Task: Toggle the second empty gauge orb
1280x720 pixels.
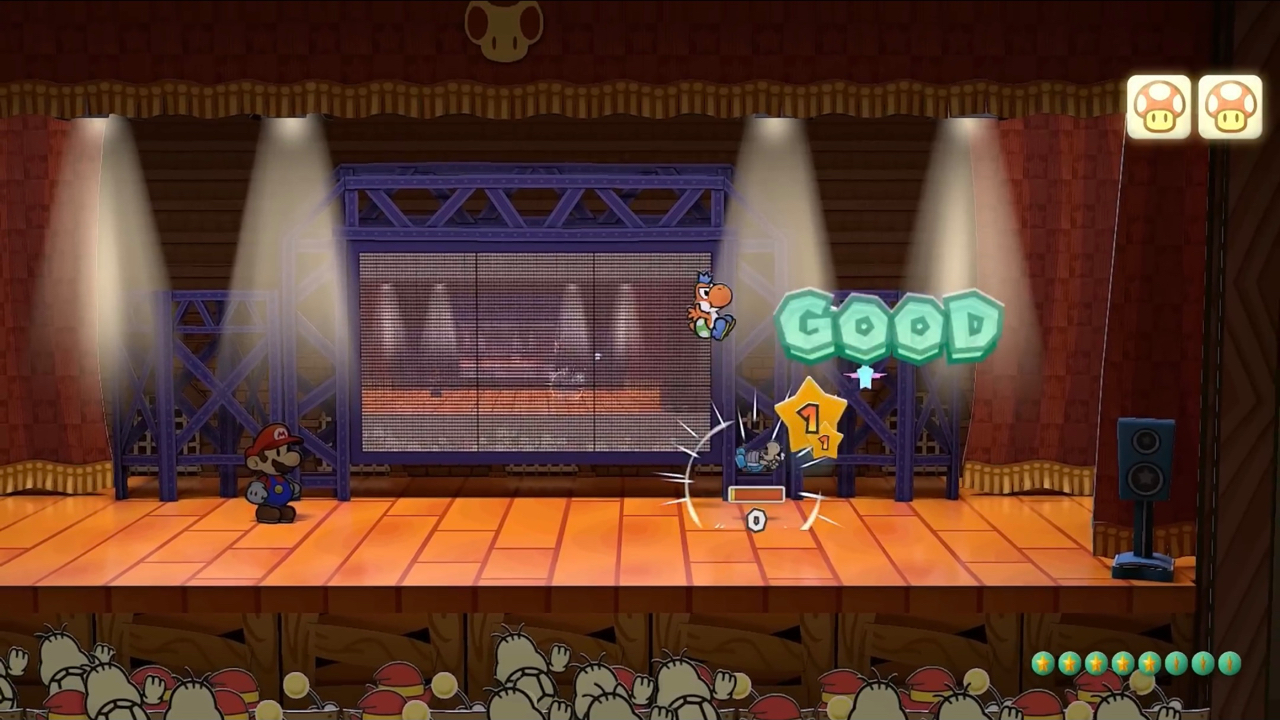Action: click(x=1204, y=662)
